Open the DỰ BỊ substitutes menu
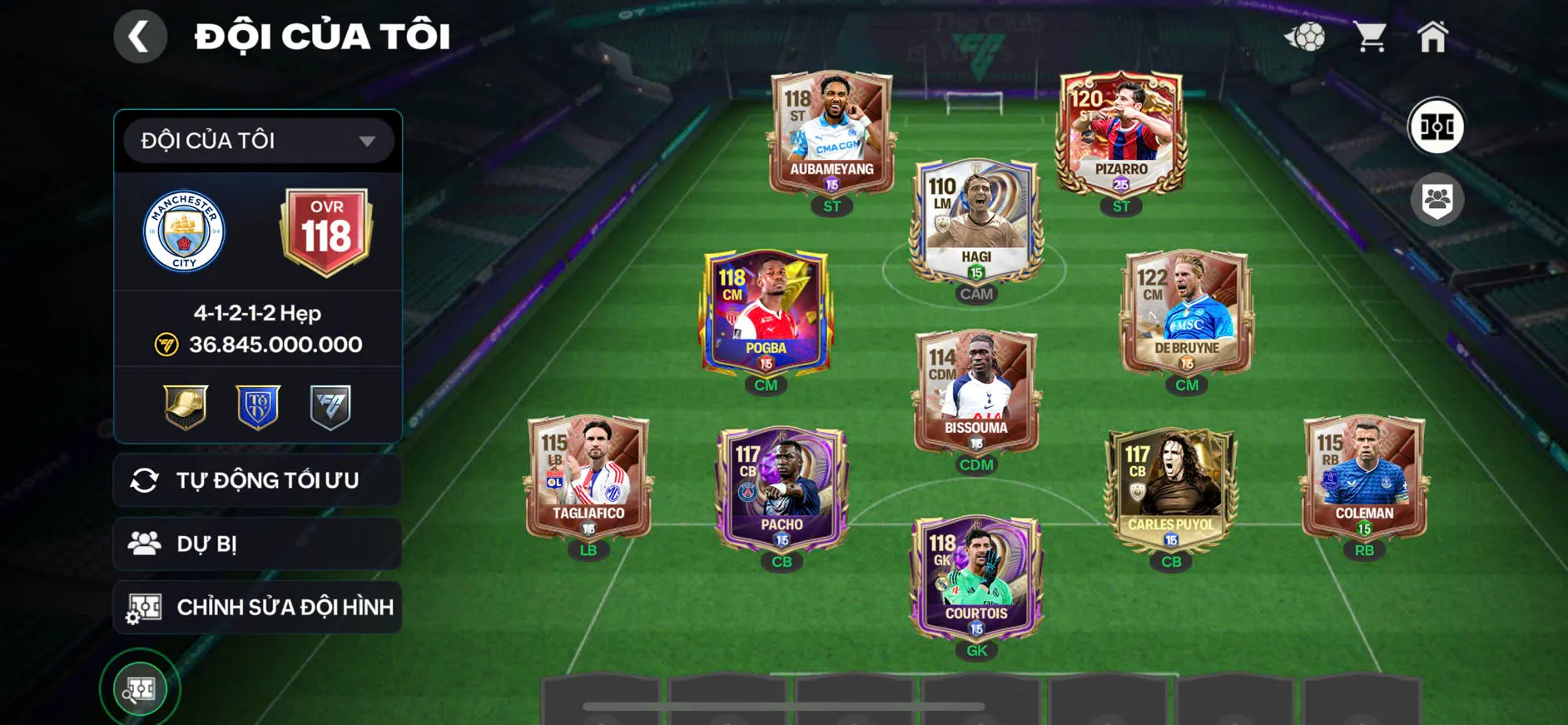 [258, 544]
